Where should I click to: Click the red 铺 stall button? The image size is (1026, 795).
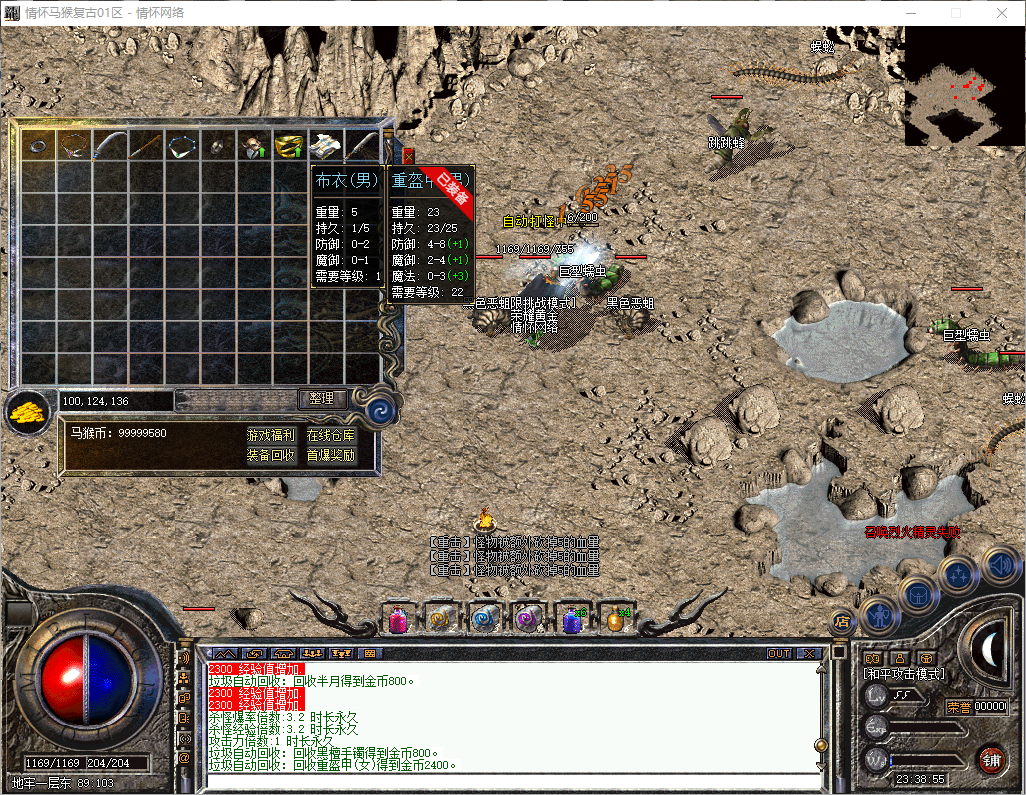[991, 760]
